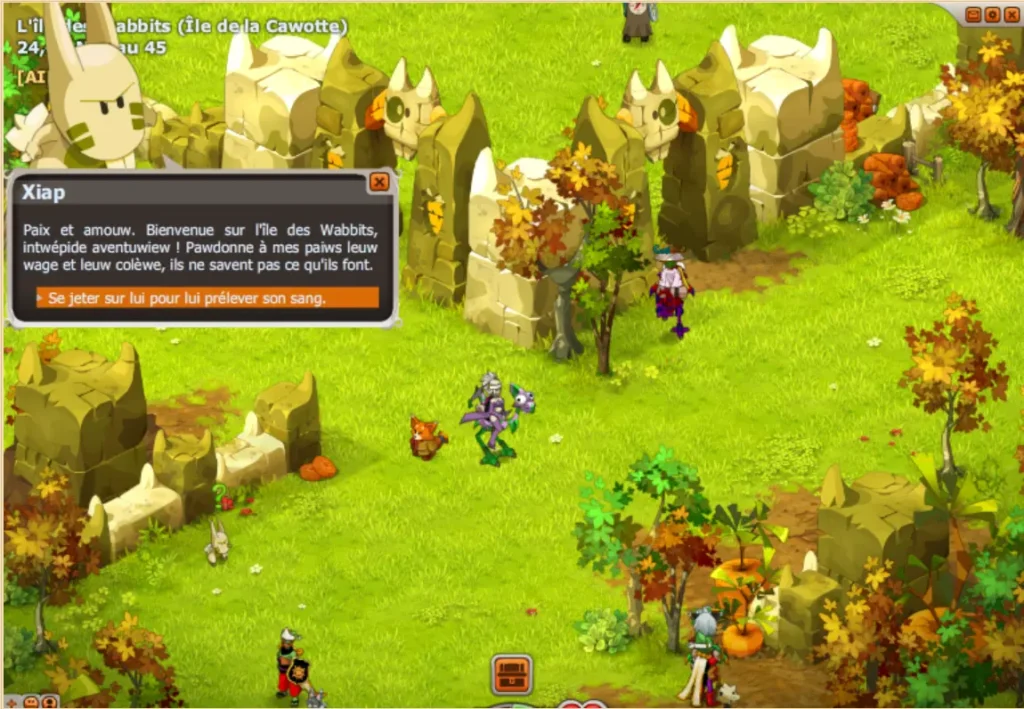The image size is (1024, 709).
Task: Open the treasure chest icon
Action: 512,674
